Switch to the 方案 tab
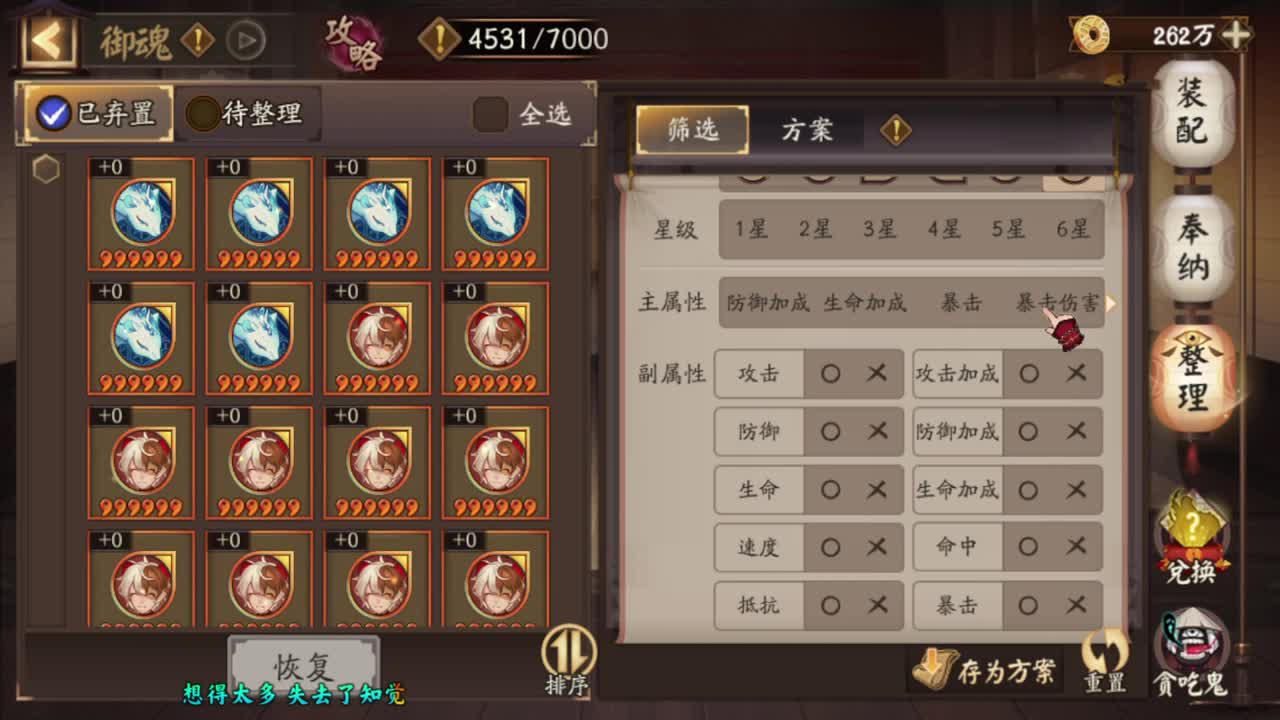1280x720 pixels. click(806, 129)
